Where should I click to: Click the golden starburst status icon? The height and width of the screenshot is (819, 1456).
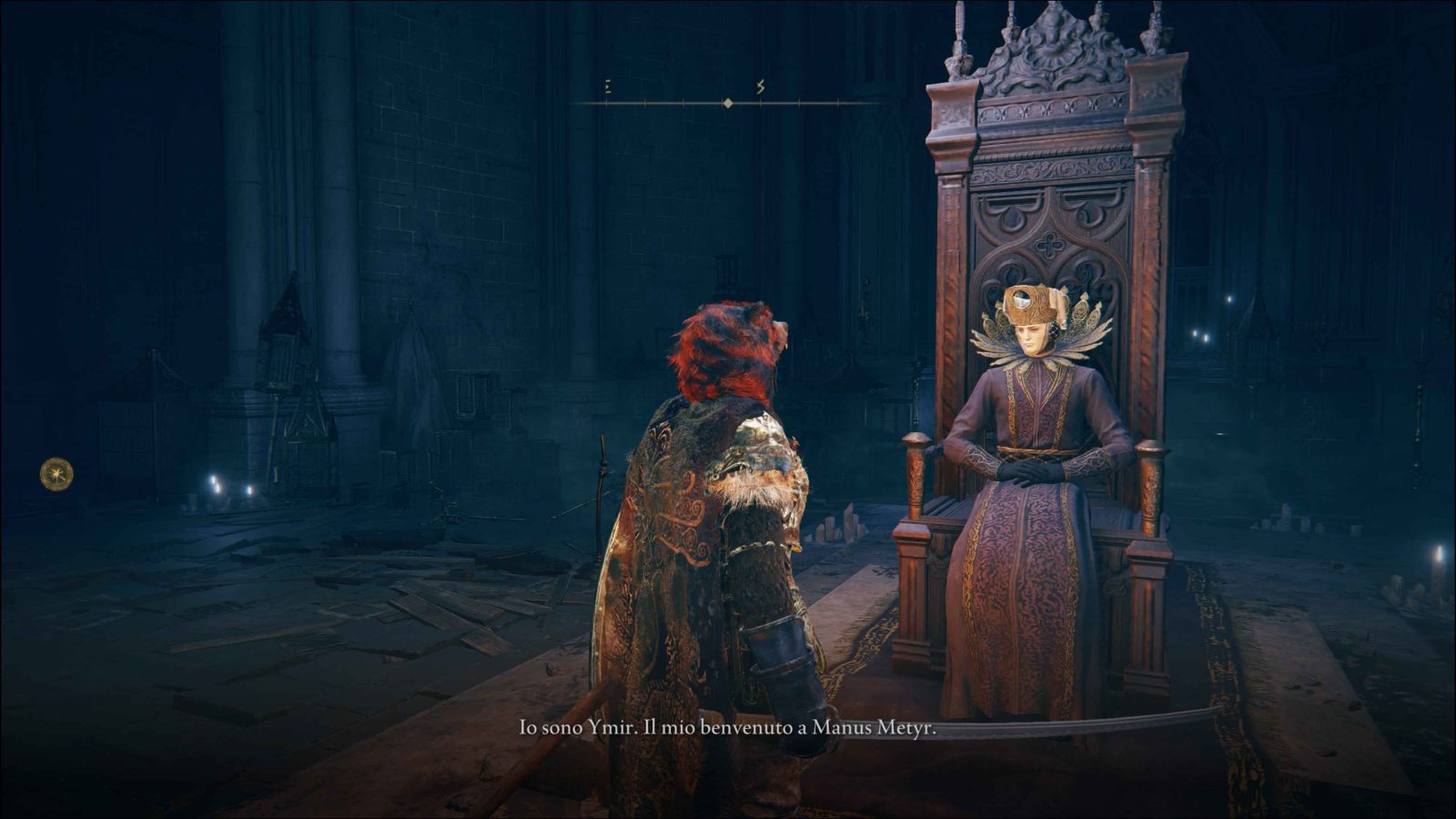pos(56,474)
